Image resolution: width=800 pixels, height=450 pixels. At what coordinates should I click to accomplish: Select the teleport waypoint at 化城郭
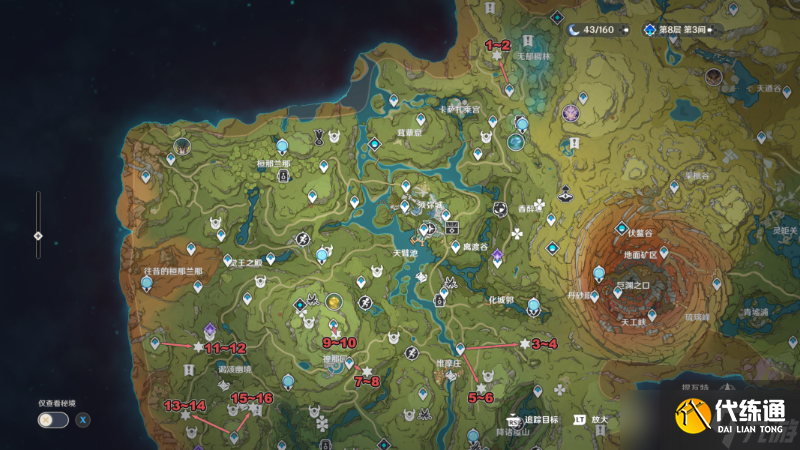click(x=534, y=305)
